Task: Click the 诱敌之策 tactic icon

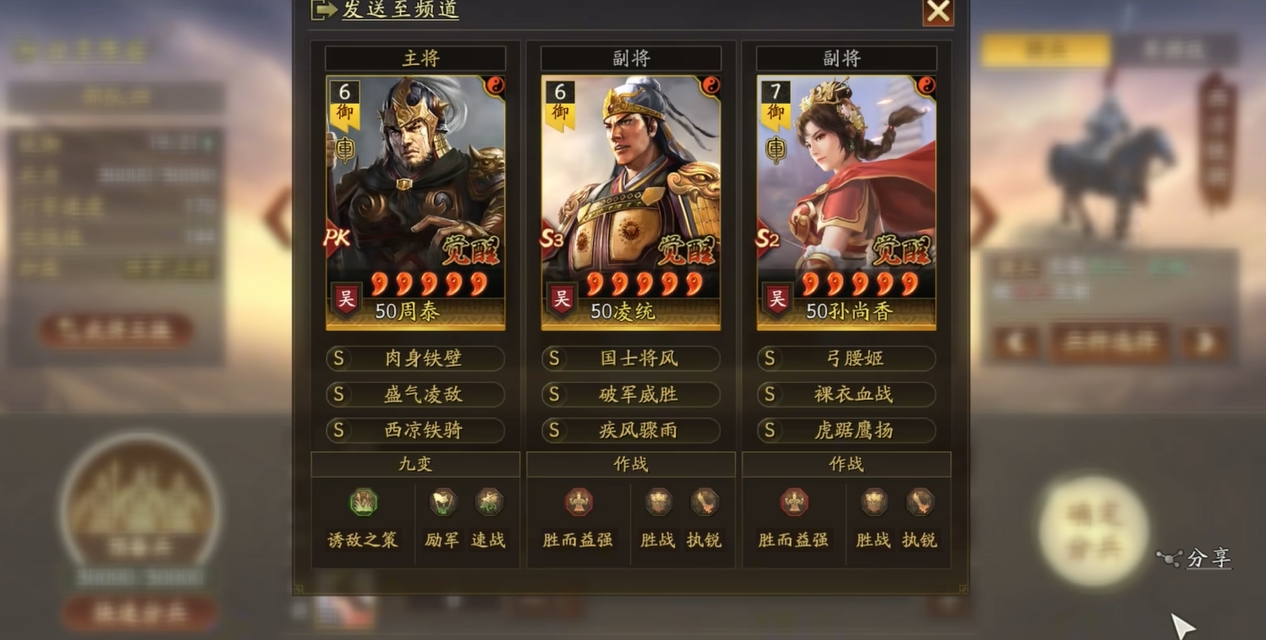Action: (363, 502)
